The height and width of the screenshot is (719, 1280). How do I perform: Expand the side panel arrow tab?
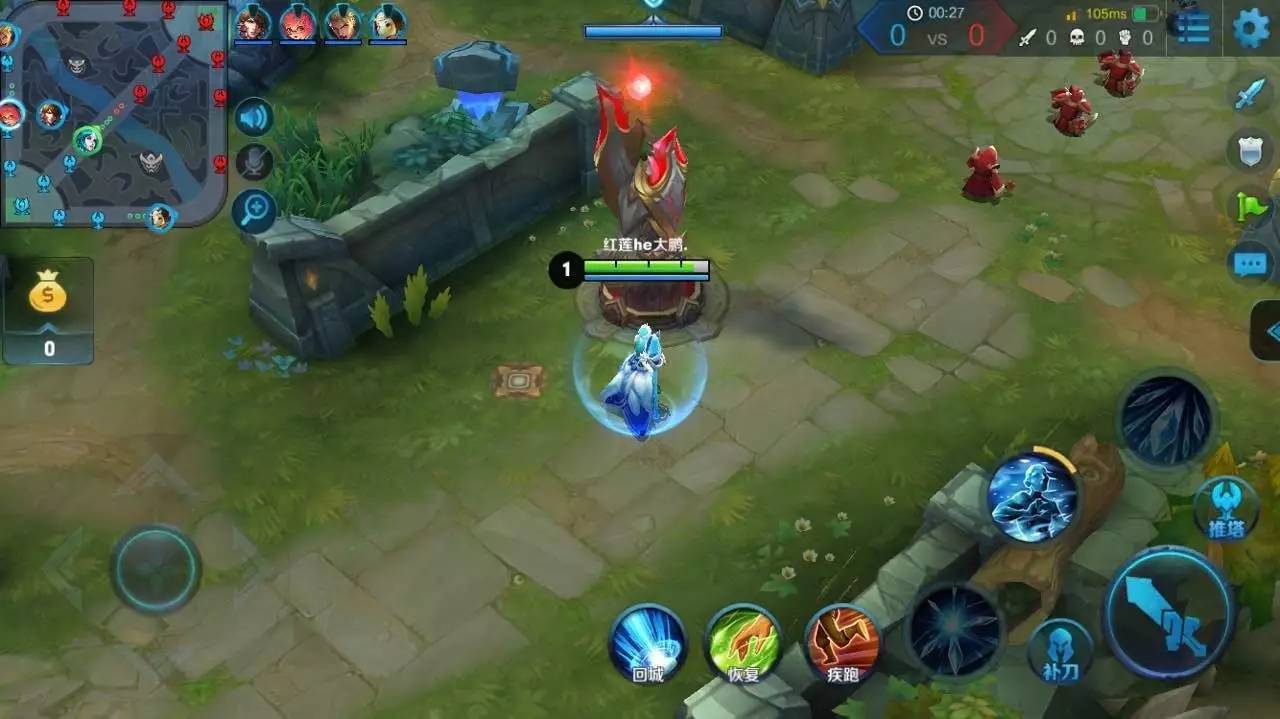coord(1268,331)
